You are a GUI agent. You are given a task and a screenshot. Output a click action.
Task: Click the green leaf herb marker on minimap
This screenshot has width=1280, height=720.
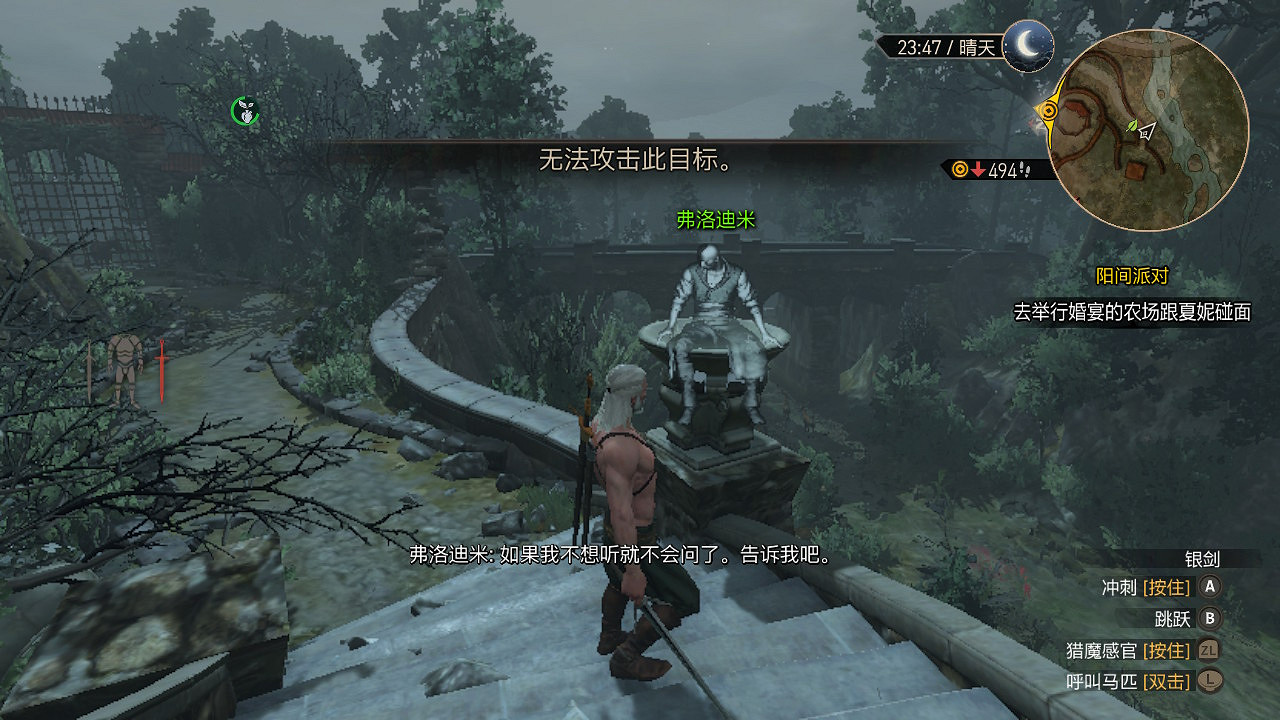(x=1132, y=126)
